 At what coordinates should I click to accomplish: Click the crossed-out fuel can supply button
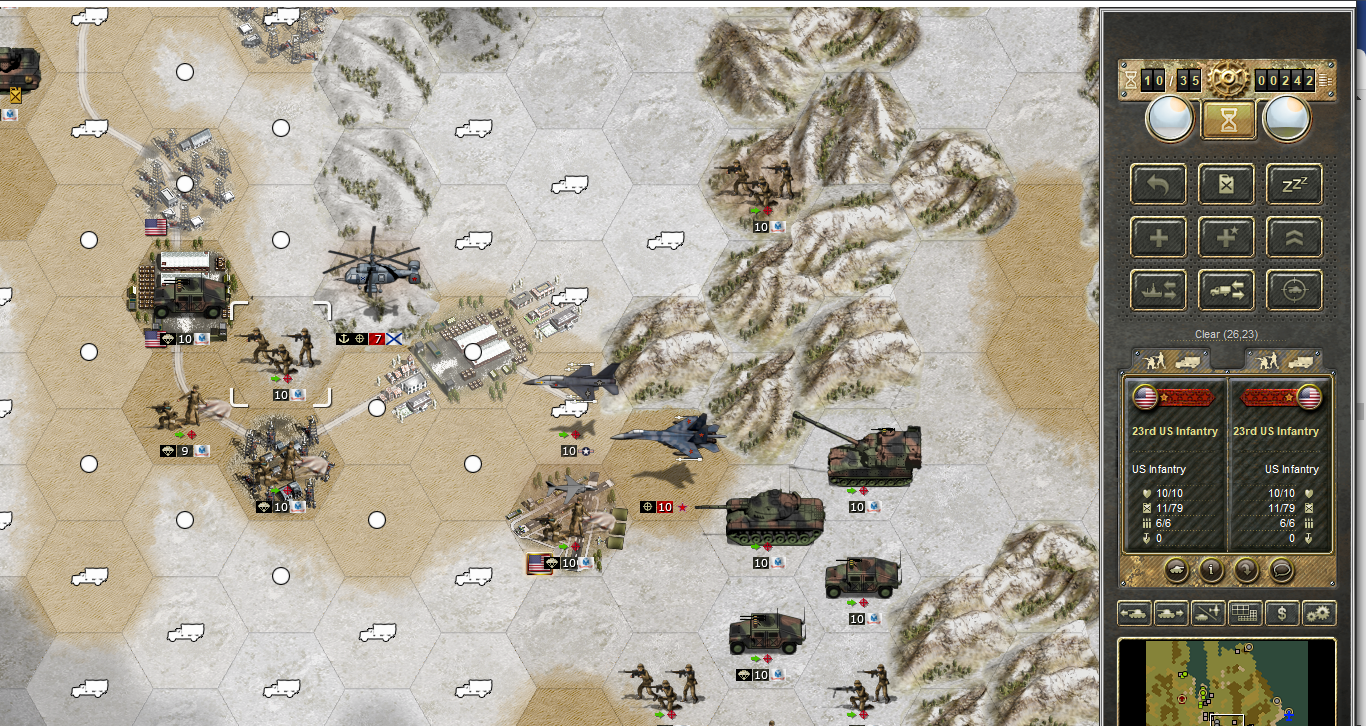pos(1226,184)
